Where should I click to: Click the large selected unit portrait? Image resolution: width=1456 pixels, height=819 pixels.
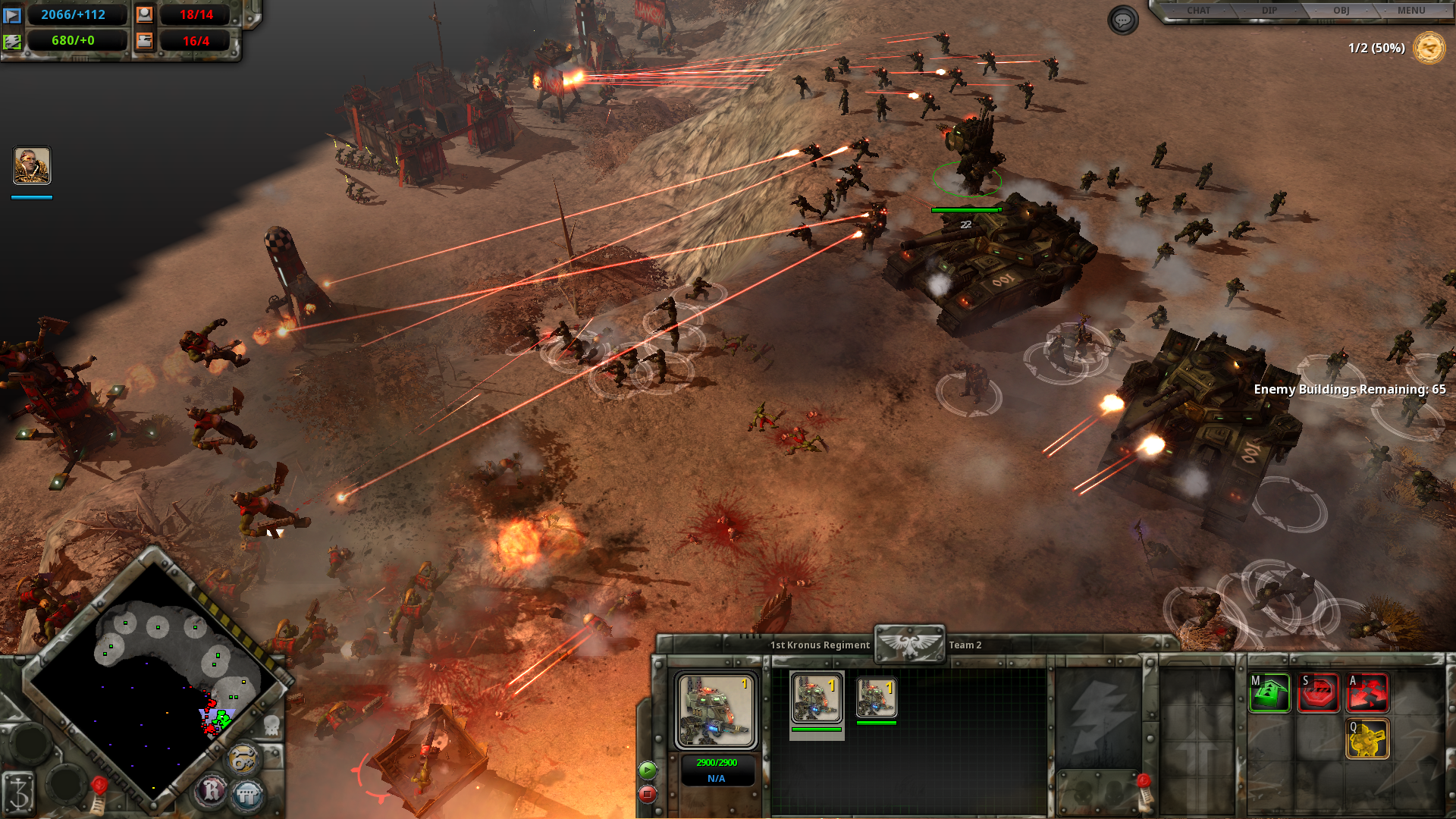point(716,711)
